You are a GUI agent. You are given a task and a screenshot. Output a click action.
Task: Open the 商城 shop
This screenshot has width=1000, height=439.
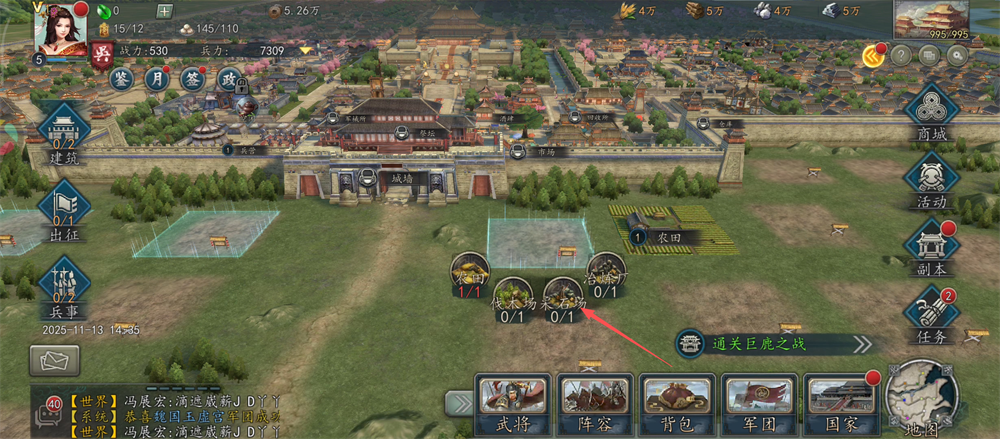pos(931,115)
